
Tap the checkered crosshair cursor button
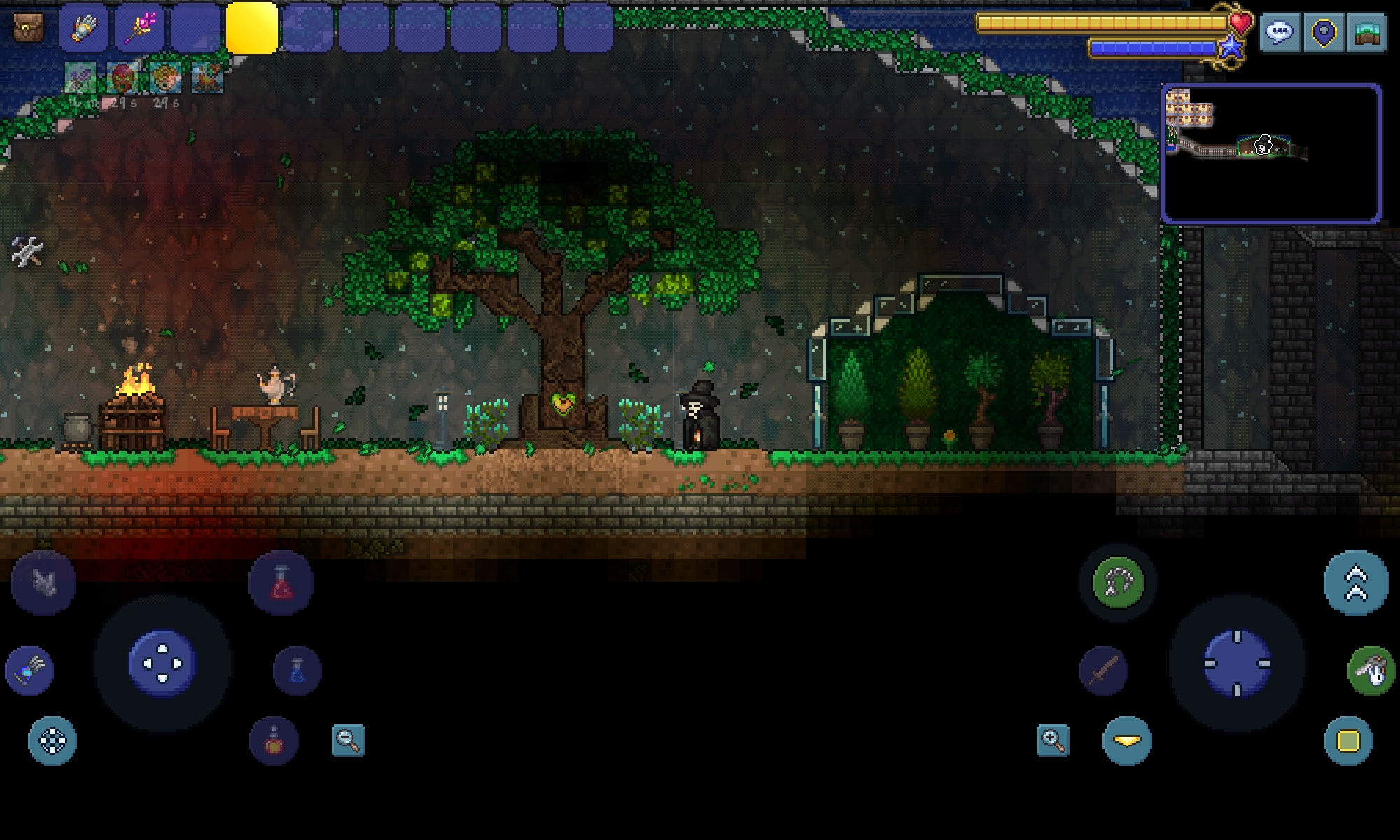click(x=52, y=741)
